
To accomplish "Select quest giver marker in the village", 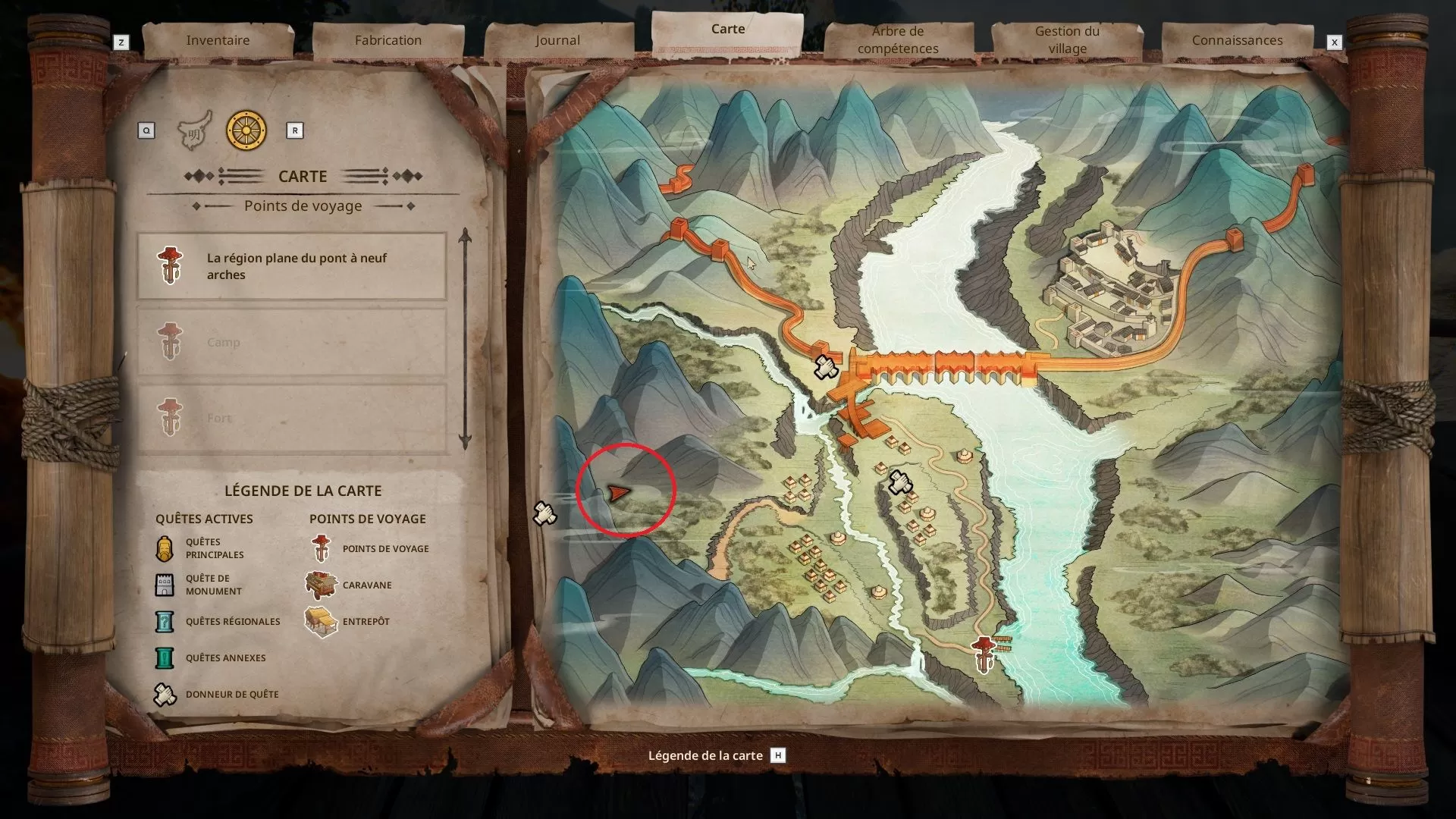I will [x=900, y=482].
